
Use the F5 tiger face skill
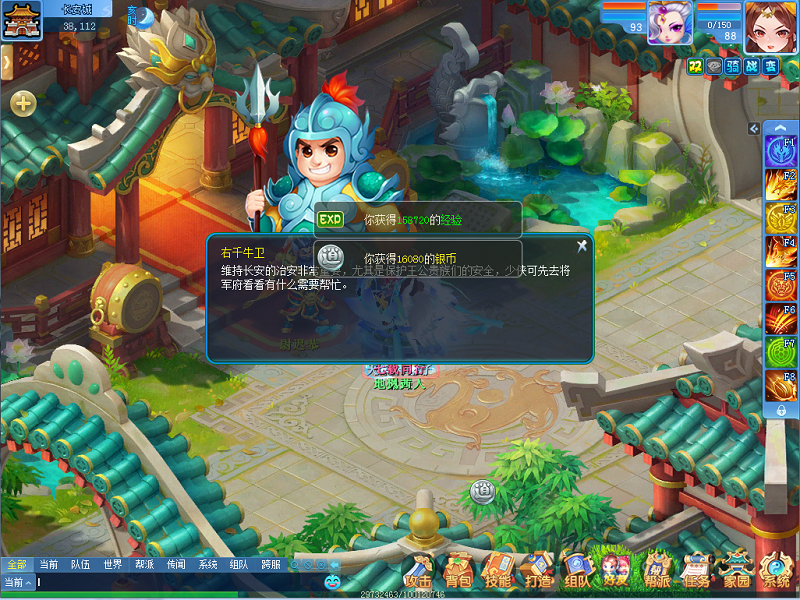(x=780, y=285)
